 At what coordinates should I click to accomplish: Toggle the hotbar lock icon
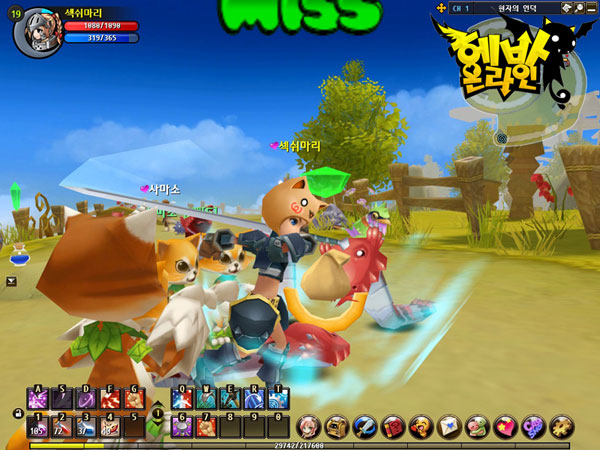(x=17, y=413)
